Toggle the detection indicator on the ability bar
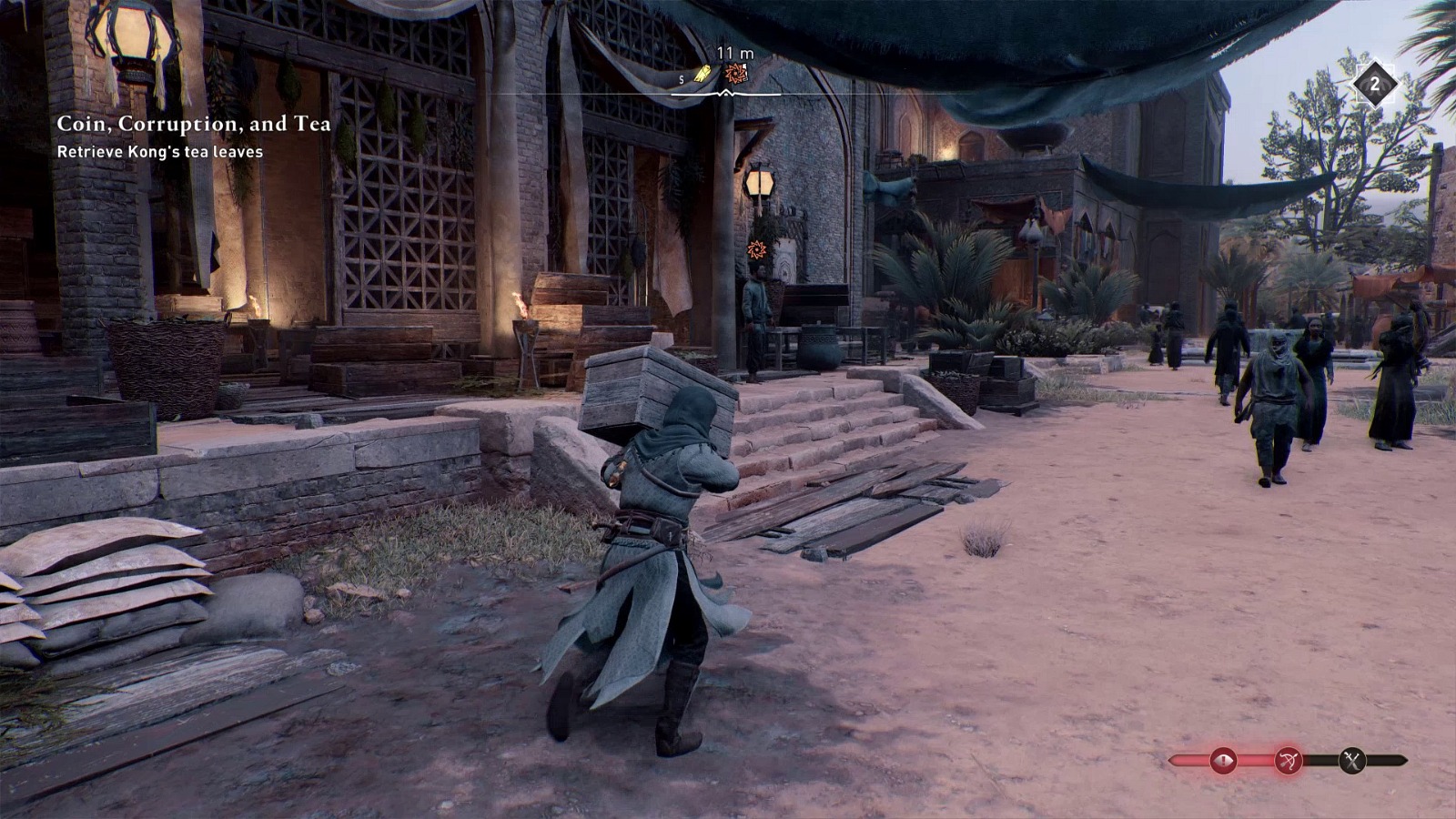 pos(1223,759)
